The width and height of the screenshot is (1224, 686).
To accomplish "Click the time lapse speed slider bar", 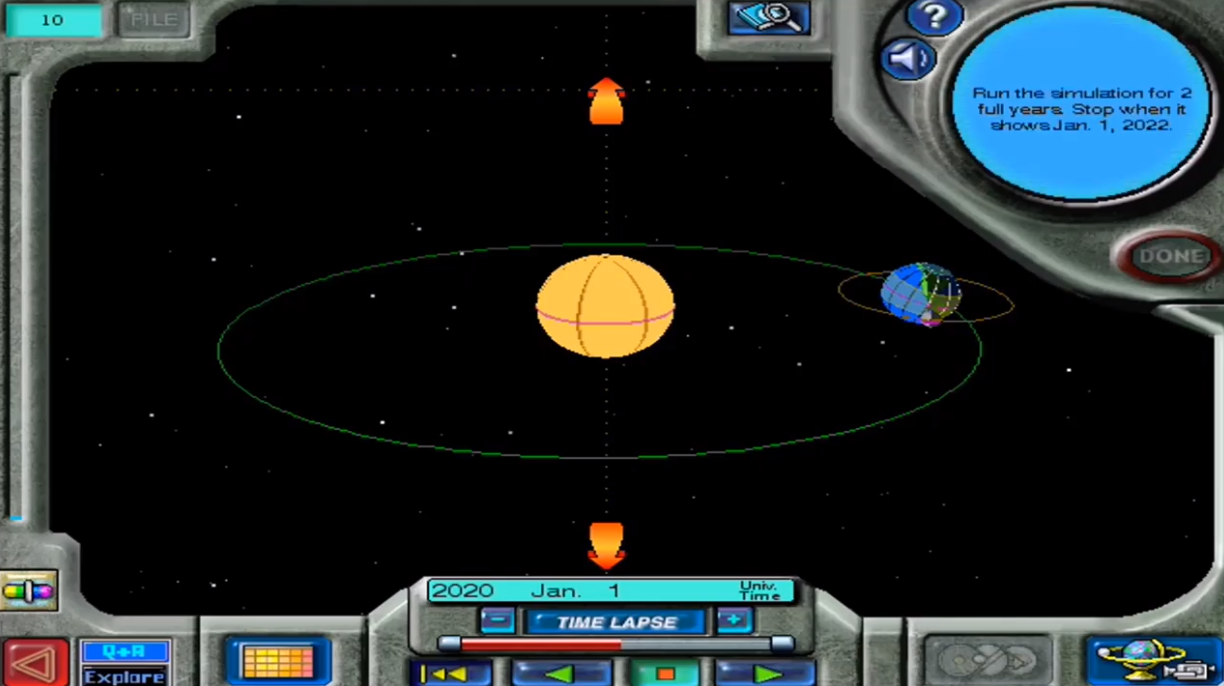I will [615, 645].
